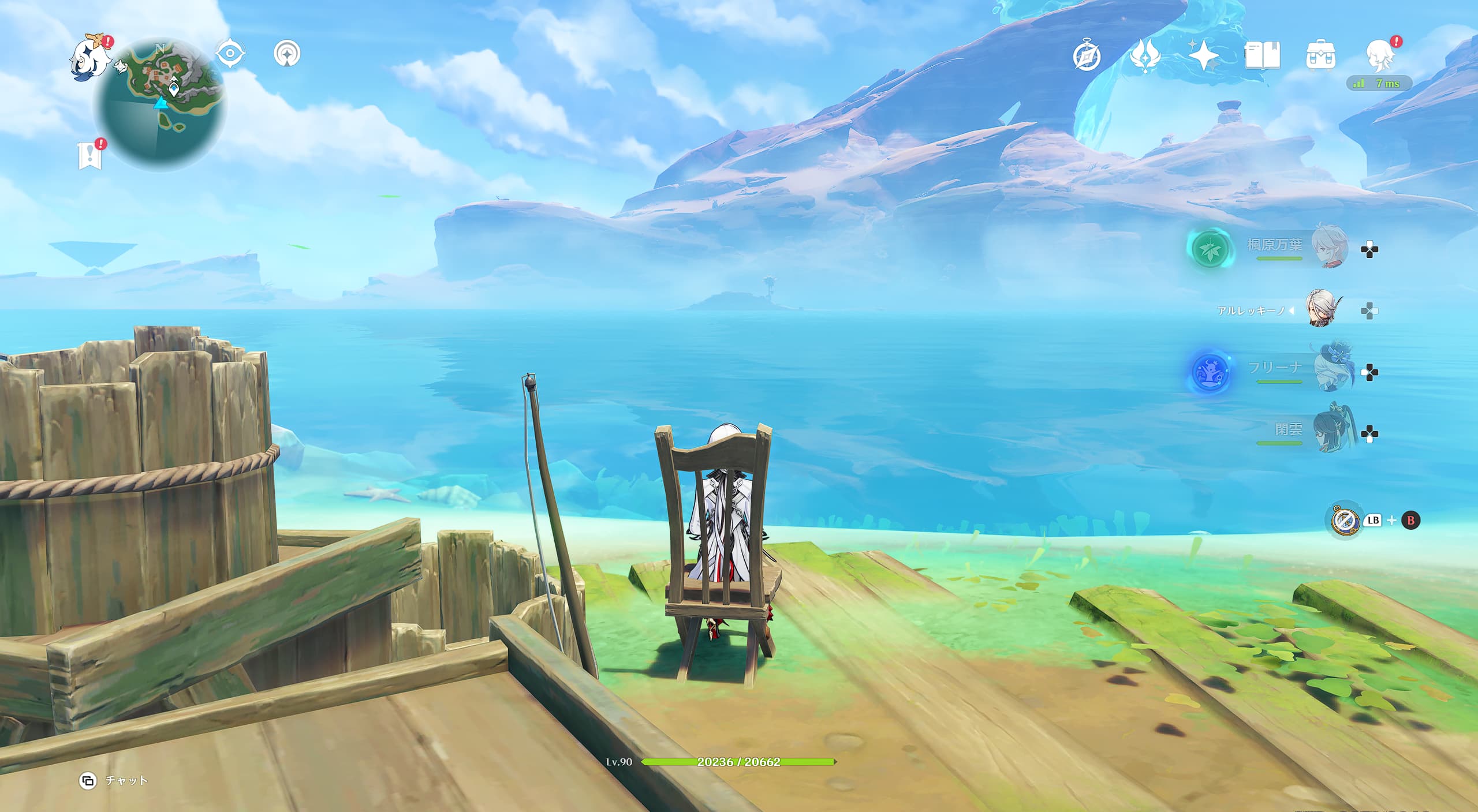Viewport: 1478px width, 812px height.
Task: Open the Adventurer Handbook book icon
Action: coord(1262,56)
